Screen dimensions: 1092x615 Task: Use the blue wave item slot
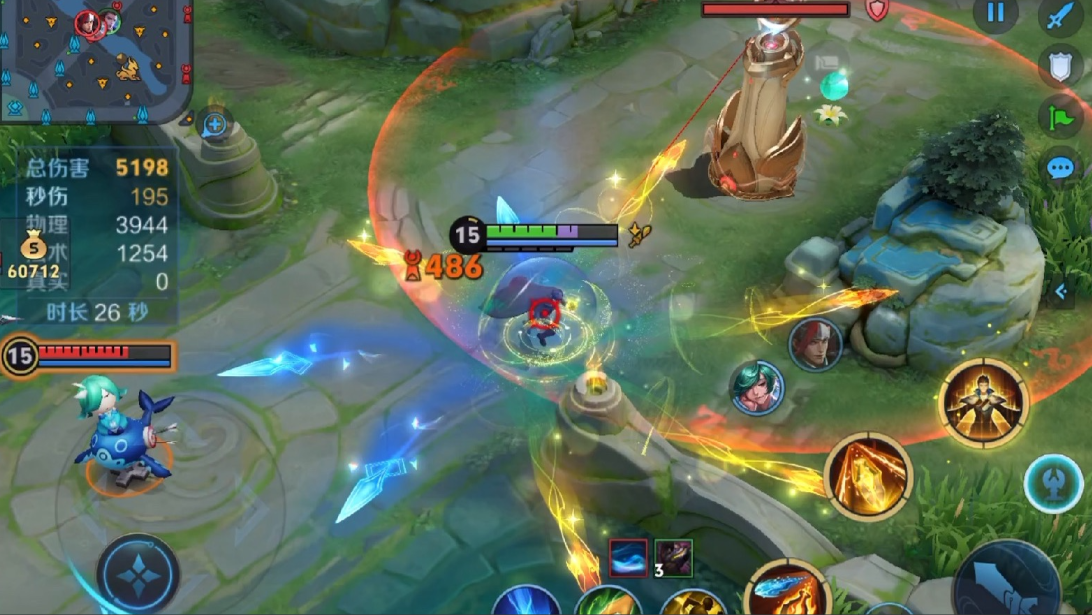tap(628, 558)
